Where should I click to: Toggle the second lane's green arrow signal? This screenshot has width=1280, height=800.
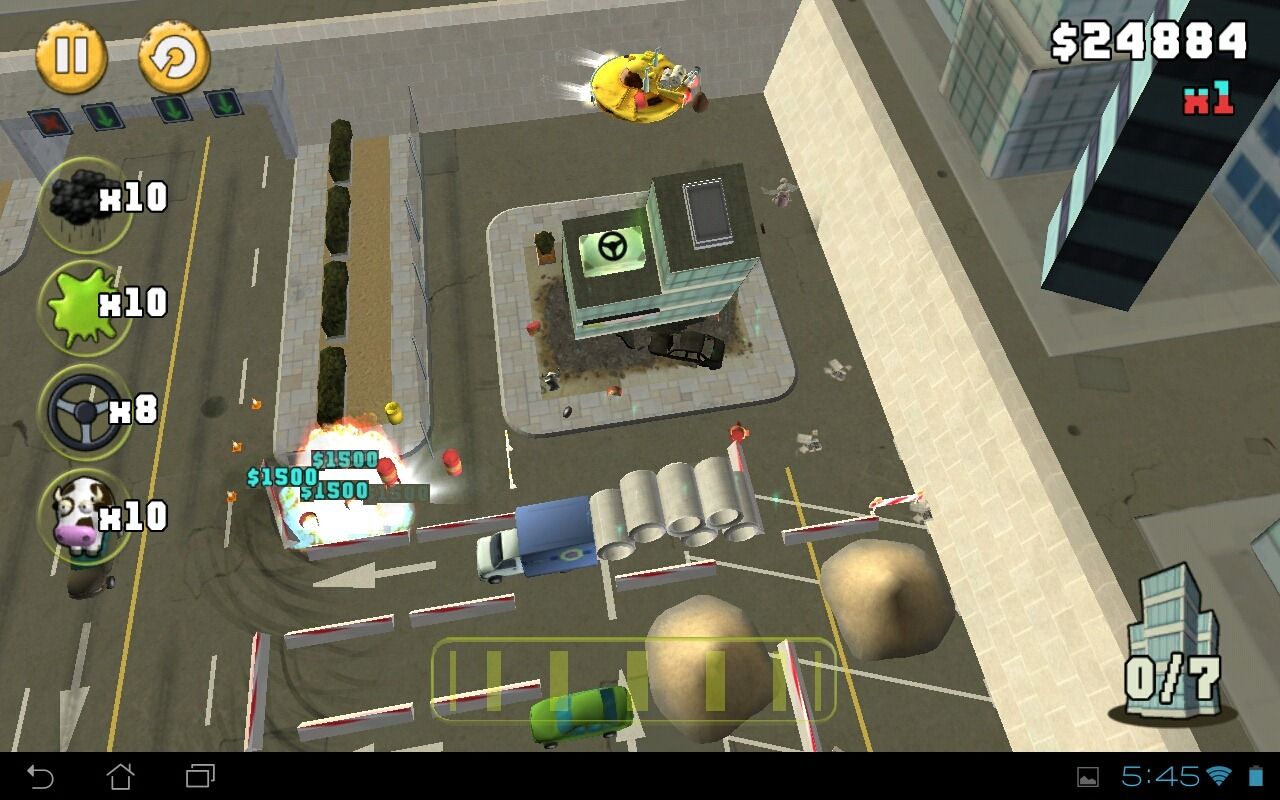pos(102,115)
